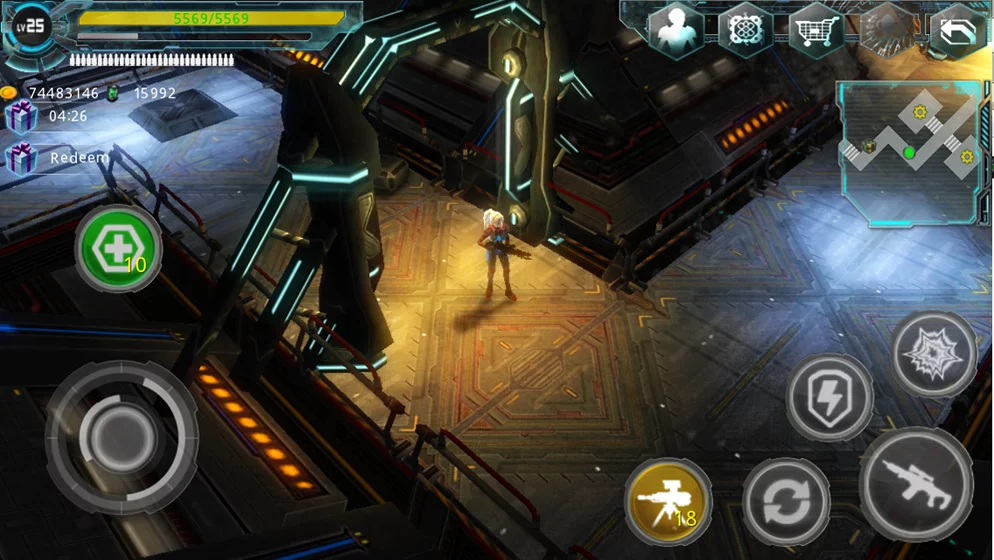Open the character profile hexagon icon

coord(677,29)
